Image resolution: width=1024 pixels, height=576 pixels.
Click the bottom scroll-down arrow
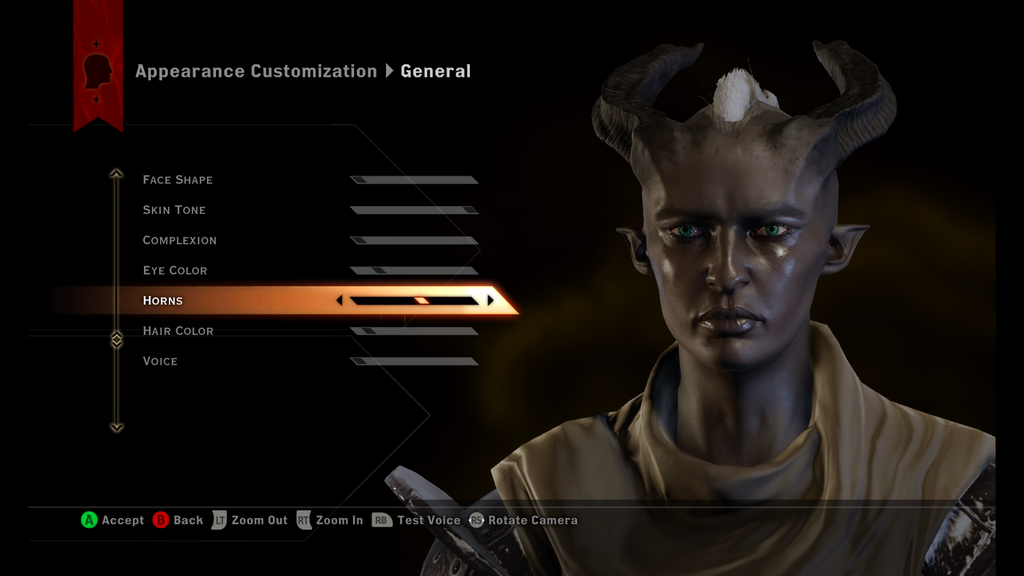[116, 427]
